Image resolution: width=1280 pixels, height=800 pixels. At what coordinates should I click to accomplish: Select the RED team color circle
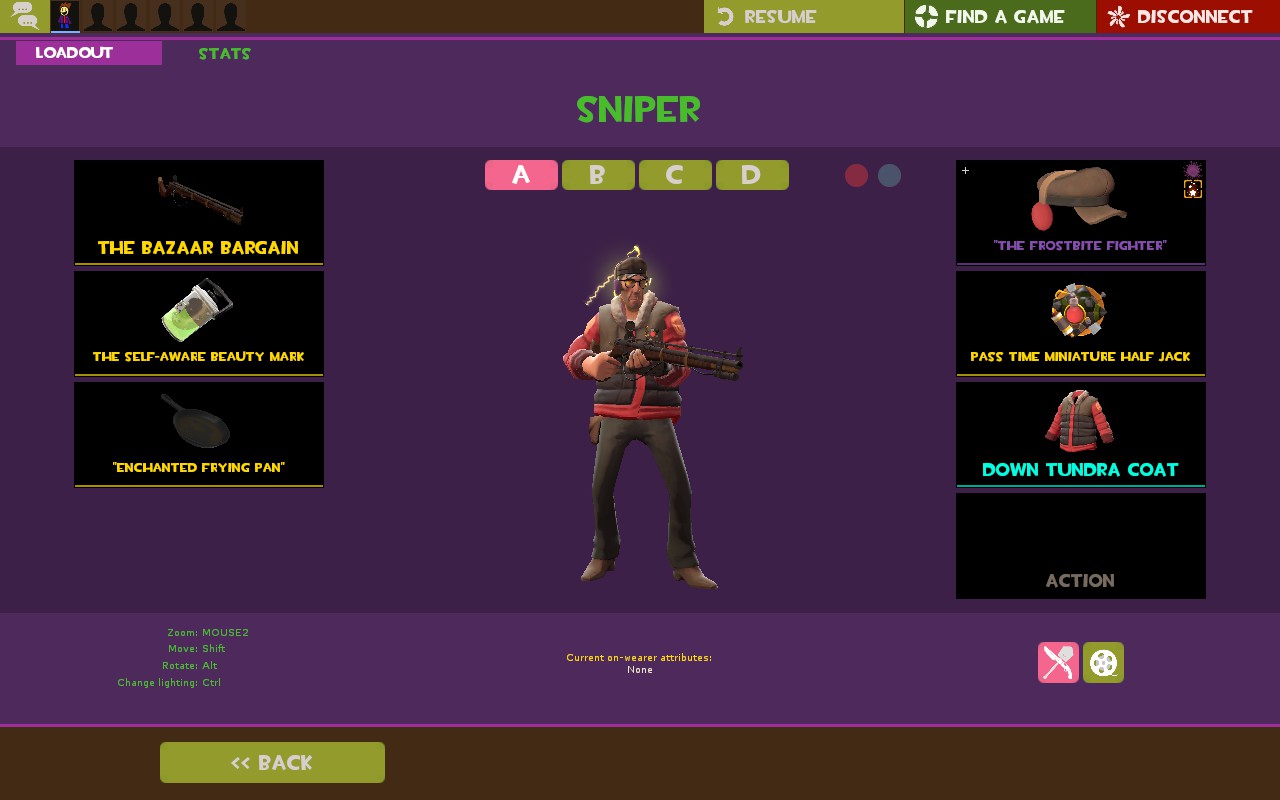[856, 175]
